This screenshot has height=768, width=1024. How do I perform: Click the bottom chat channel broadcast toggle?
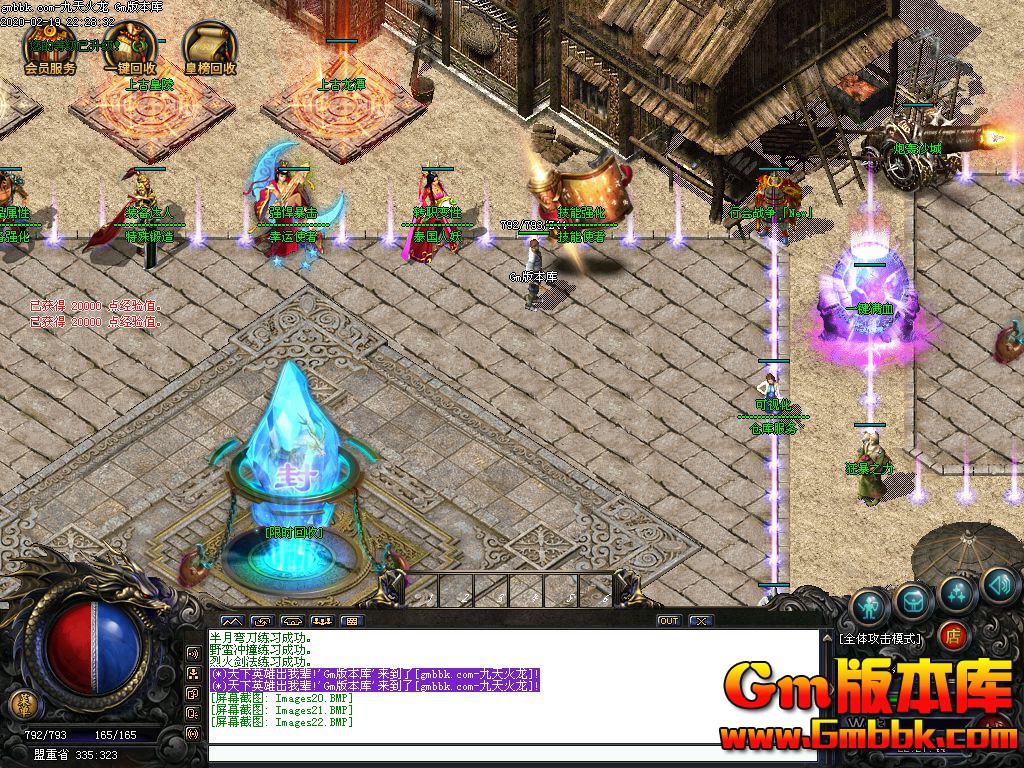point(193,733)
